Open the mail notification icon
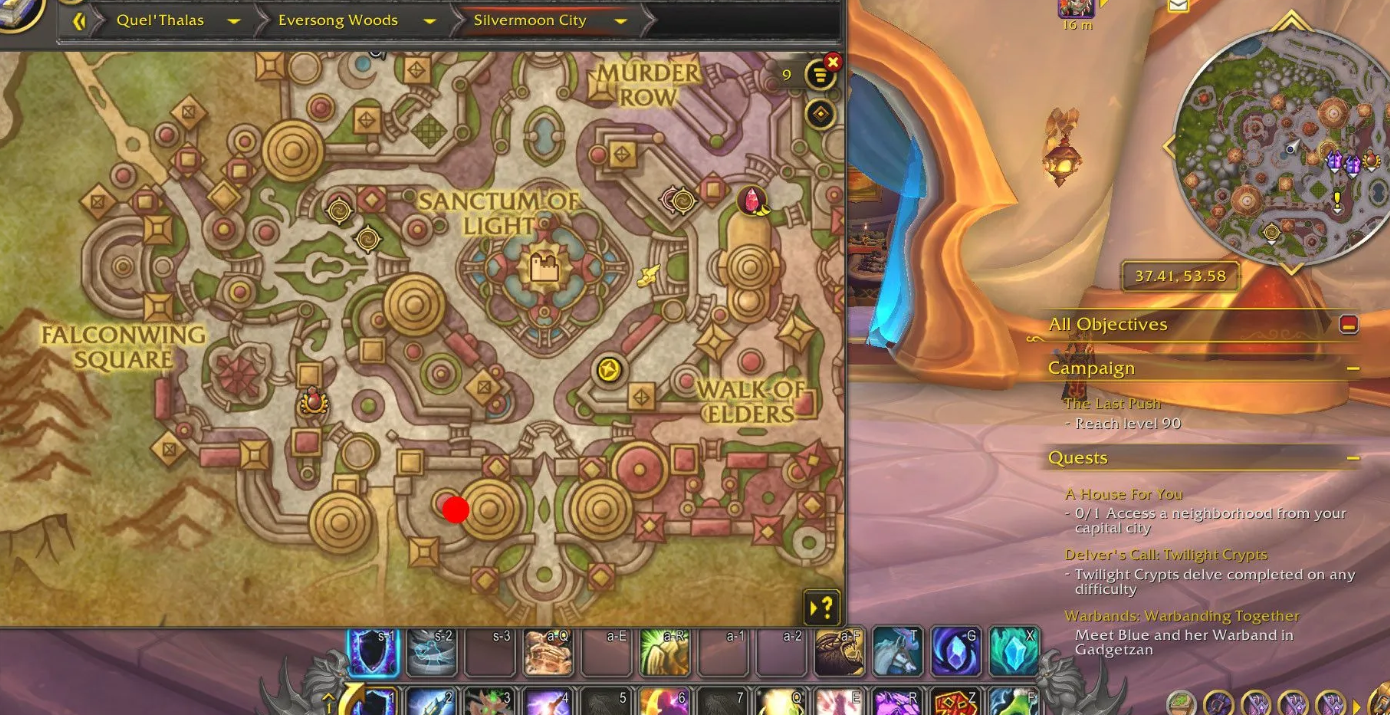This screenshot has height=715, width=1390. pyautogui.click(x=1178, y=5)
